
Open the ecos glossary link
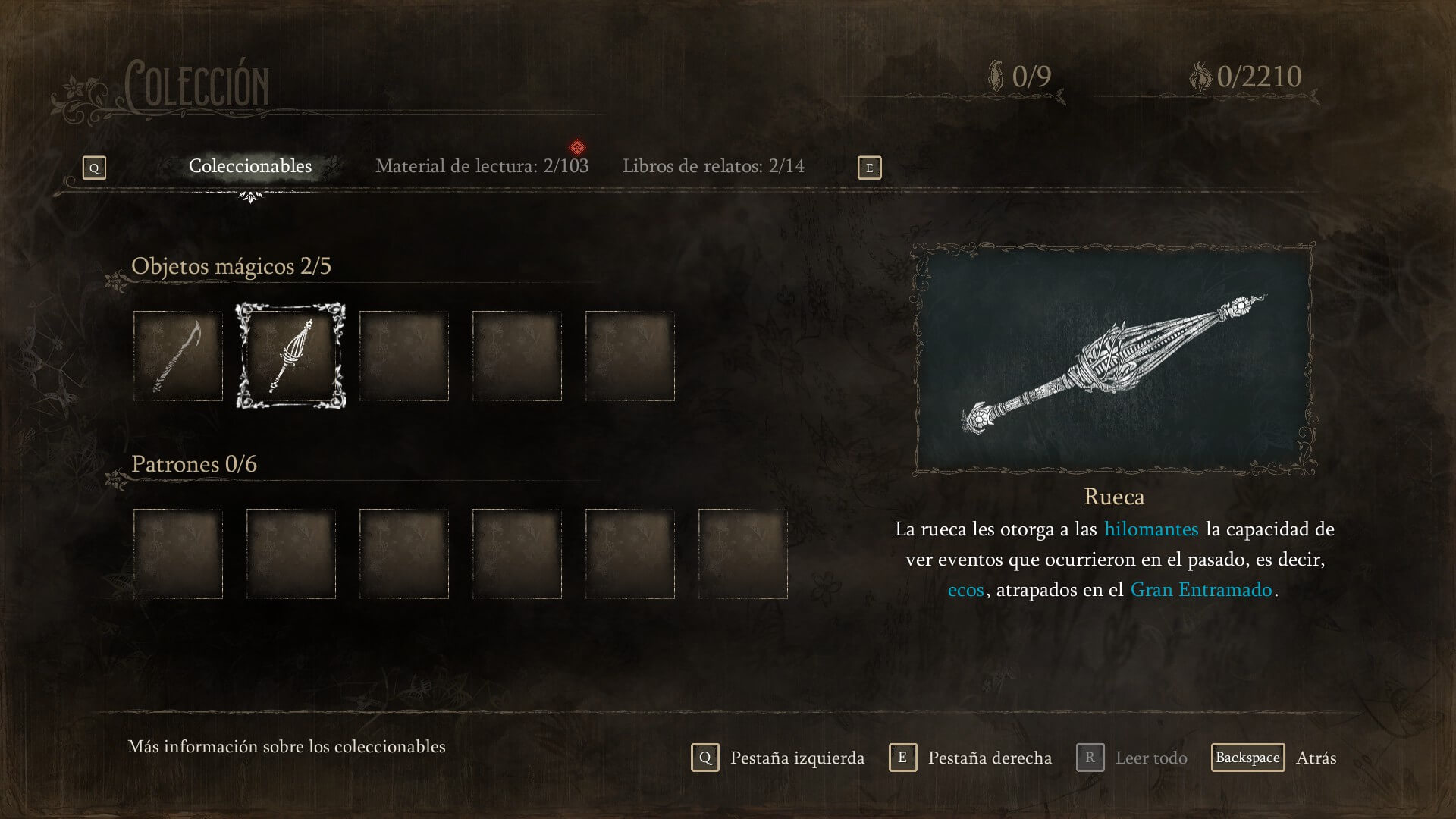click(x=965, y=589)
